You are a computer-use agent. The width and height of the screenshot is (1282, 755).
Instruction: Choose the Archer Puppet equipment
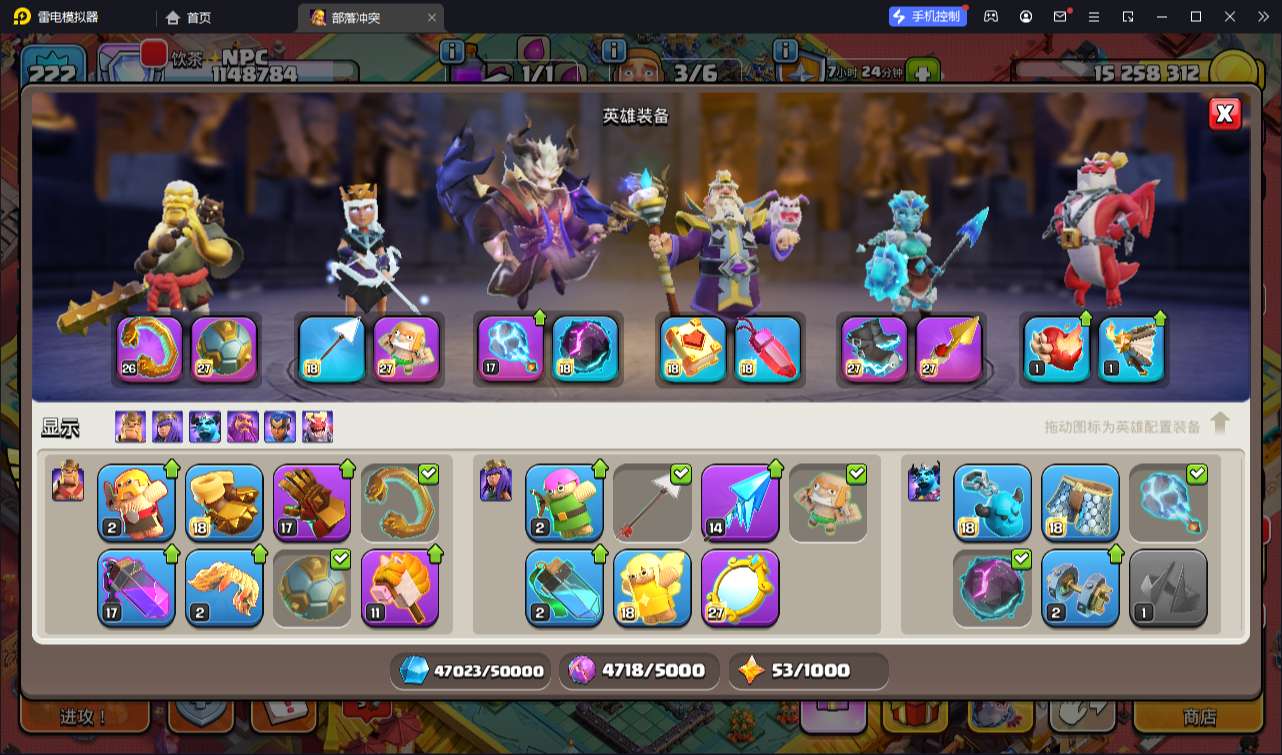[x=564, y=502]
